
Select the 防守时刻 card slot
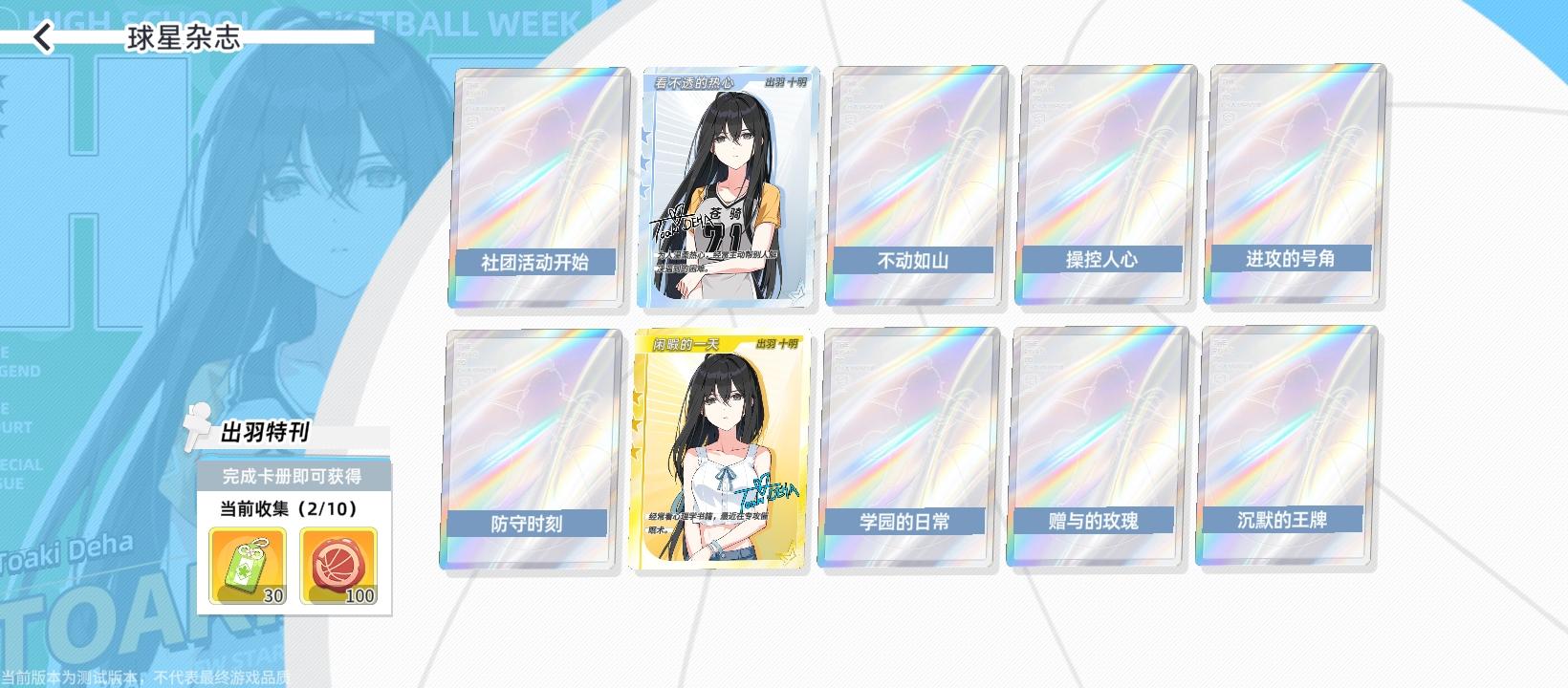coord(535,449)
